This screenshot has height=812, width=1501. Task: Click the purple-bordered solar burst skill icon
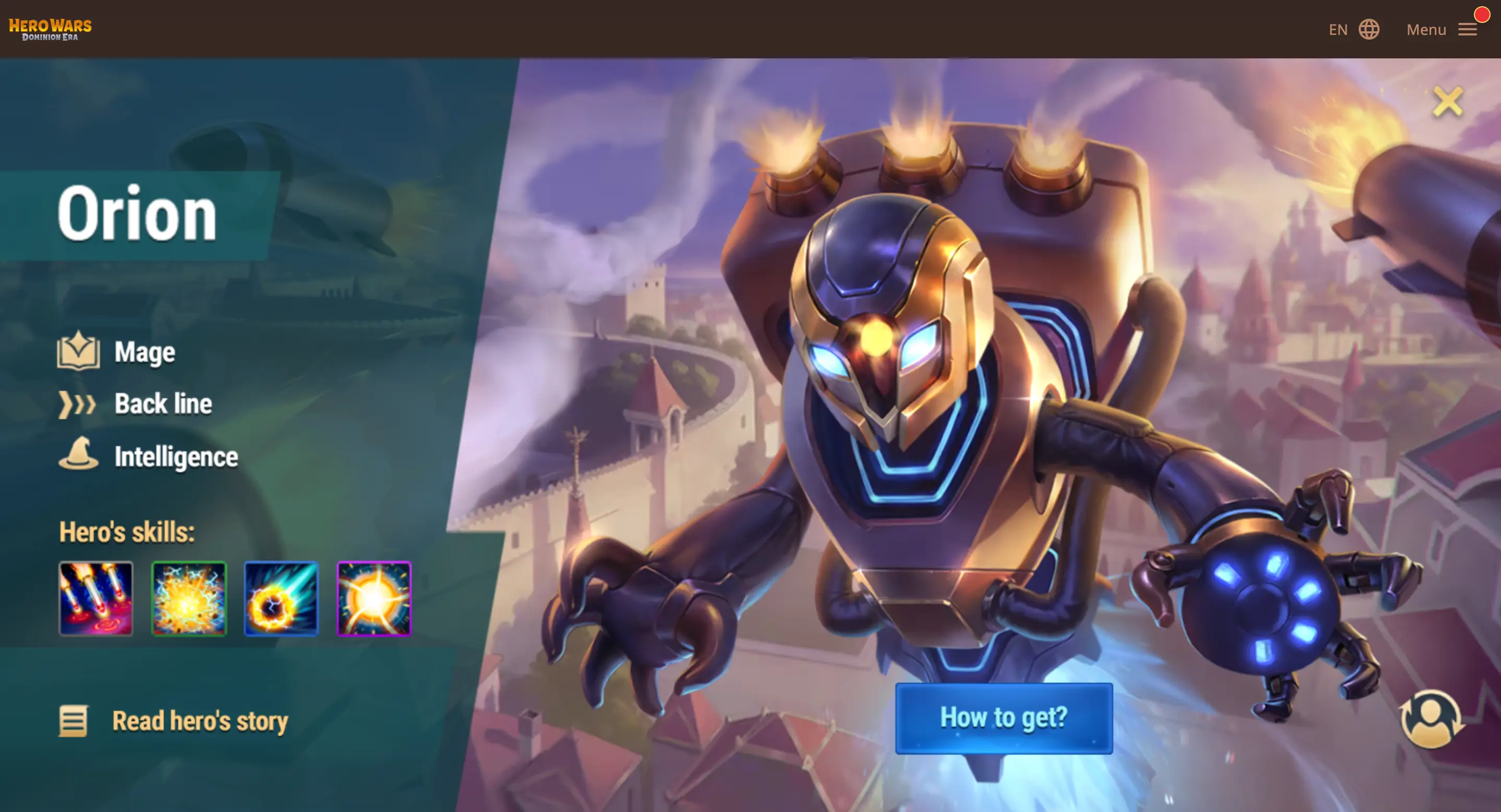click(374, 599)
